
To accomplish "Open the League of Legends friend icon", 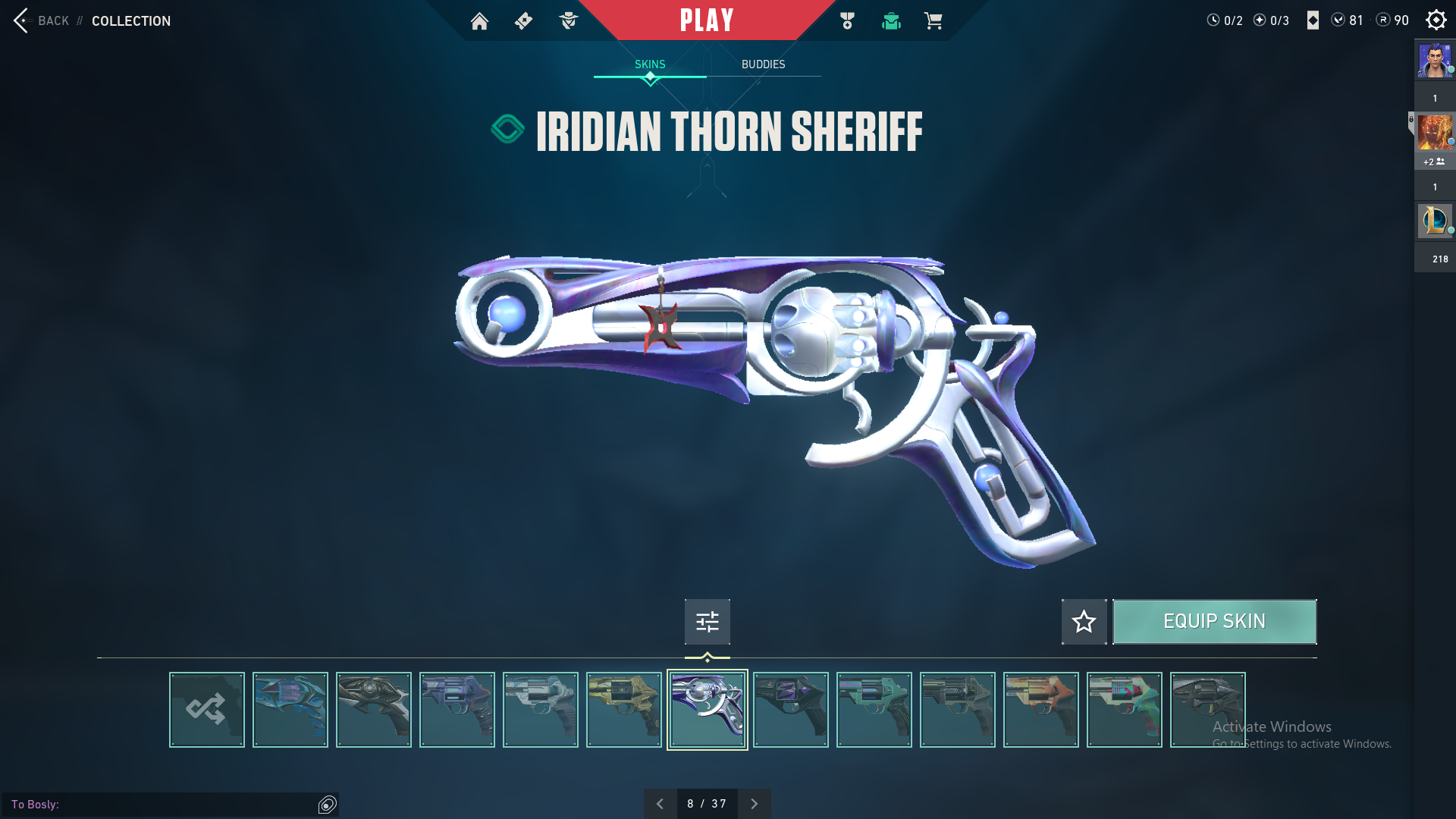I will pyautogui.click(x=1435, y=221).
